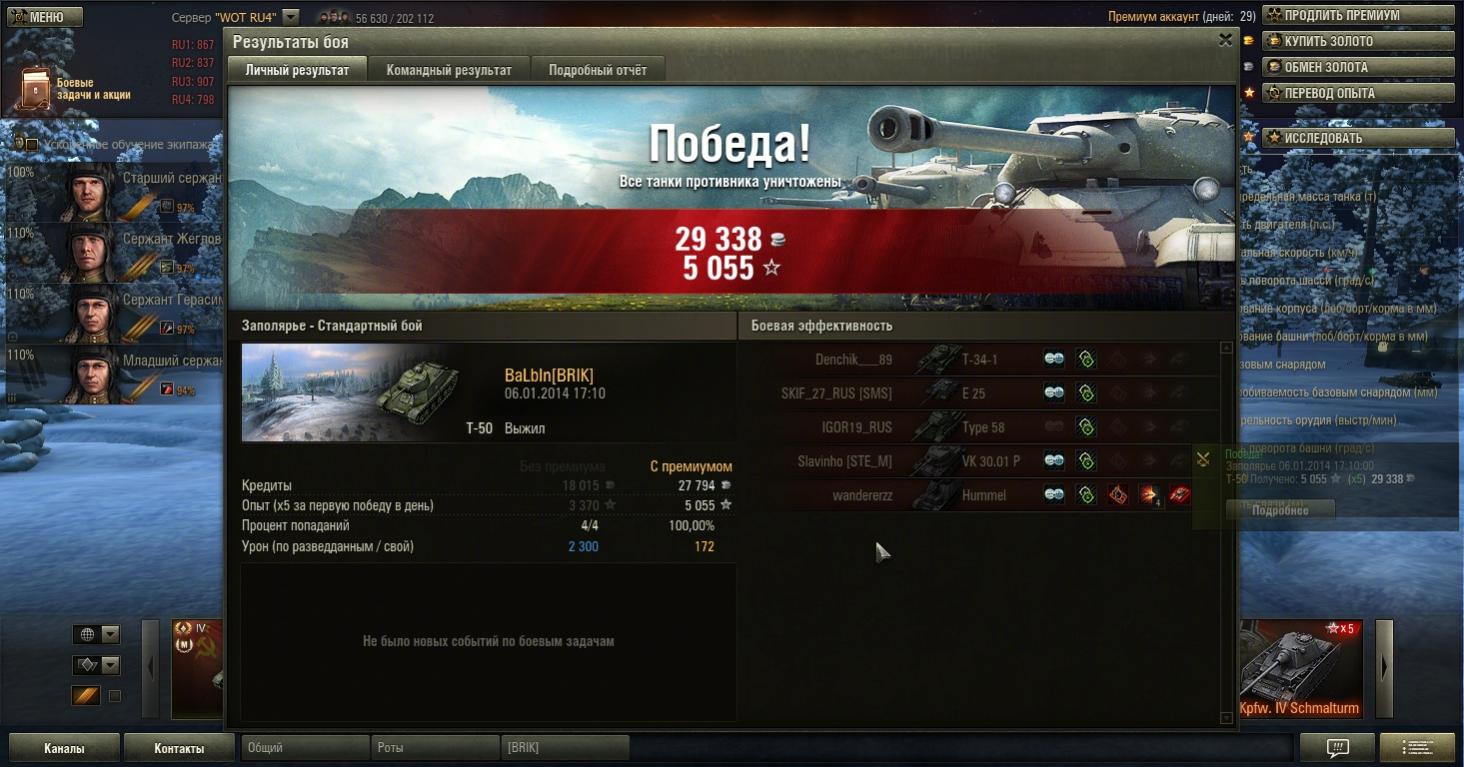Open Обмен золота
This screenshot has height=767, width=1464.
click(x=1357, y=67)
